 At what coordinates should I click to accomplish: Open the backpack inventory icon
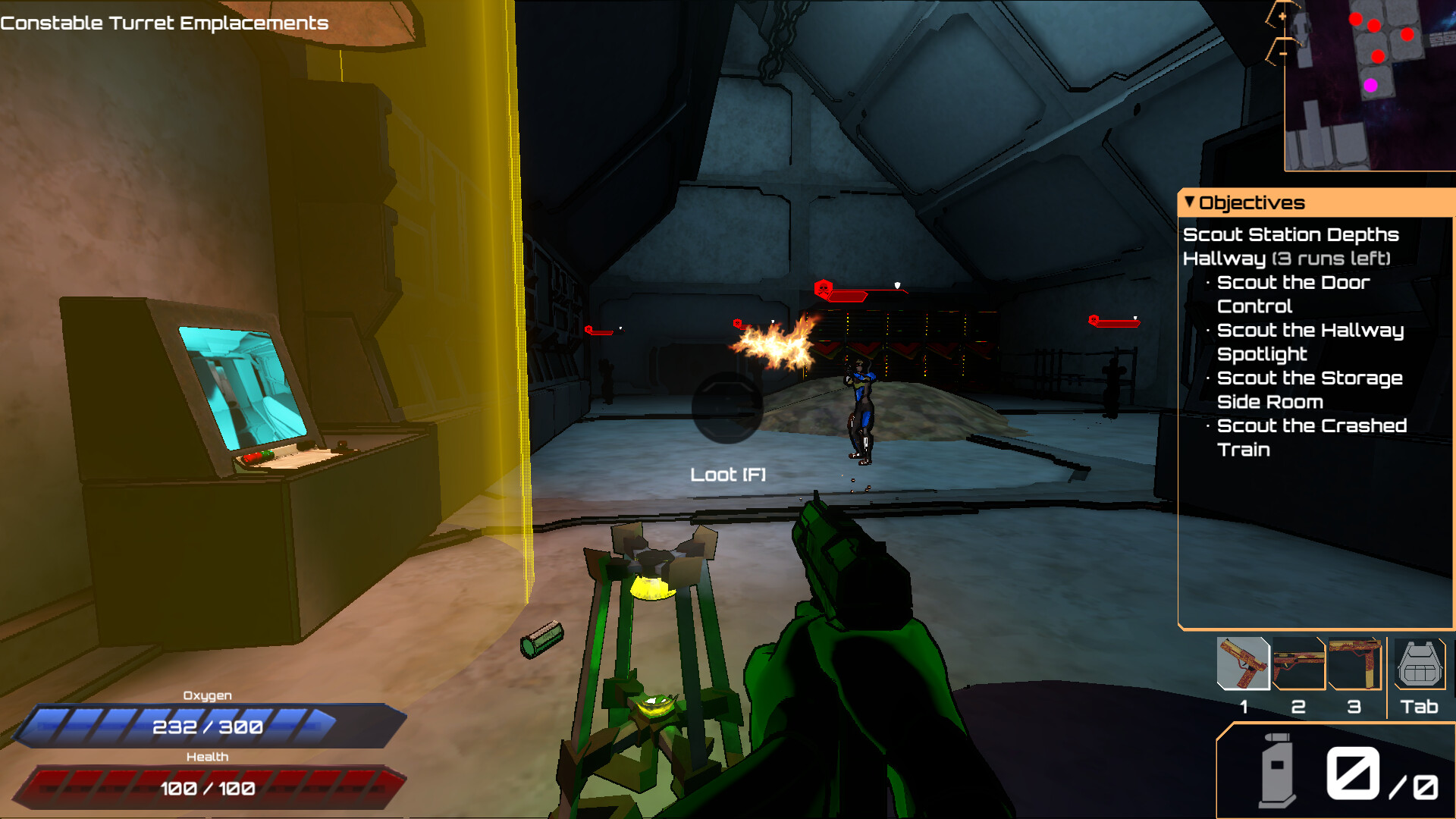(x=1420, y=664)
